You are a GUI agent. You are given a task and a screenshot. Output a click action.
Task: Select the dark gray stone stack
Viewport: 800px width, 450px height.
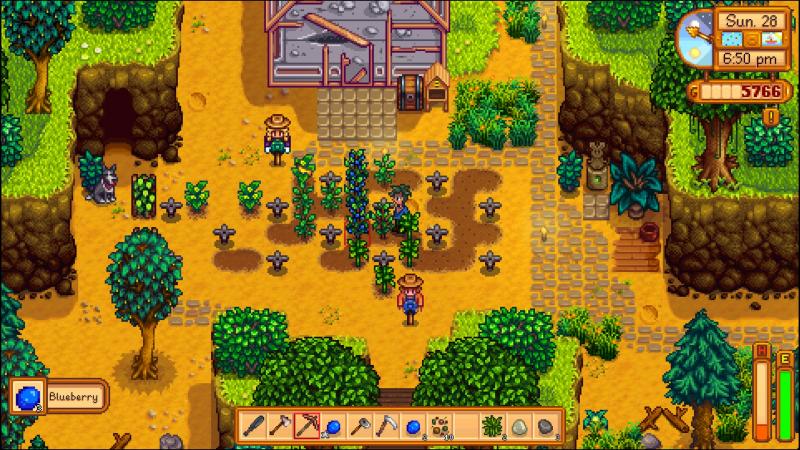click(x=544, y=424)
